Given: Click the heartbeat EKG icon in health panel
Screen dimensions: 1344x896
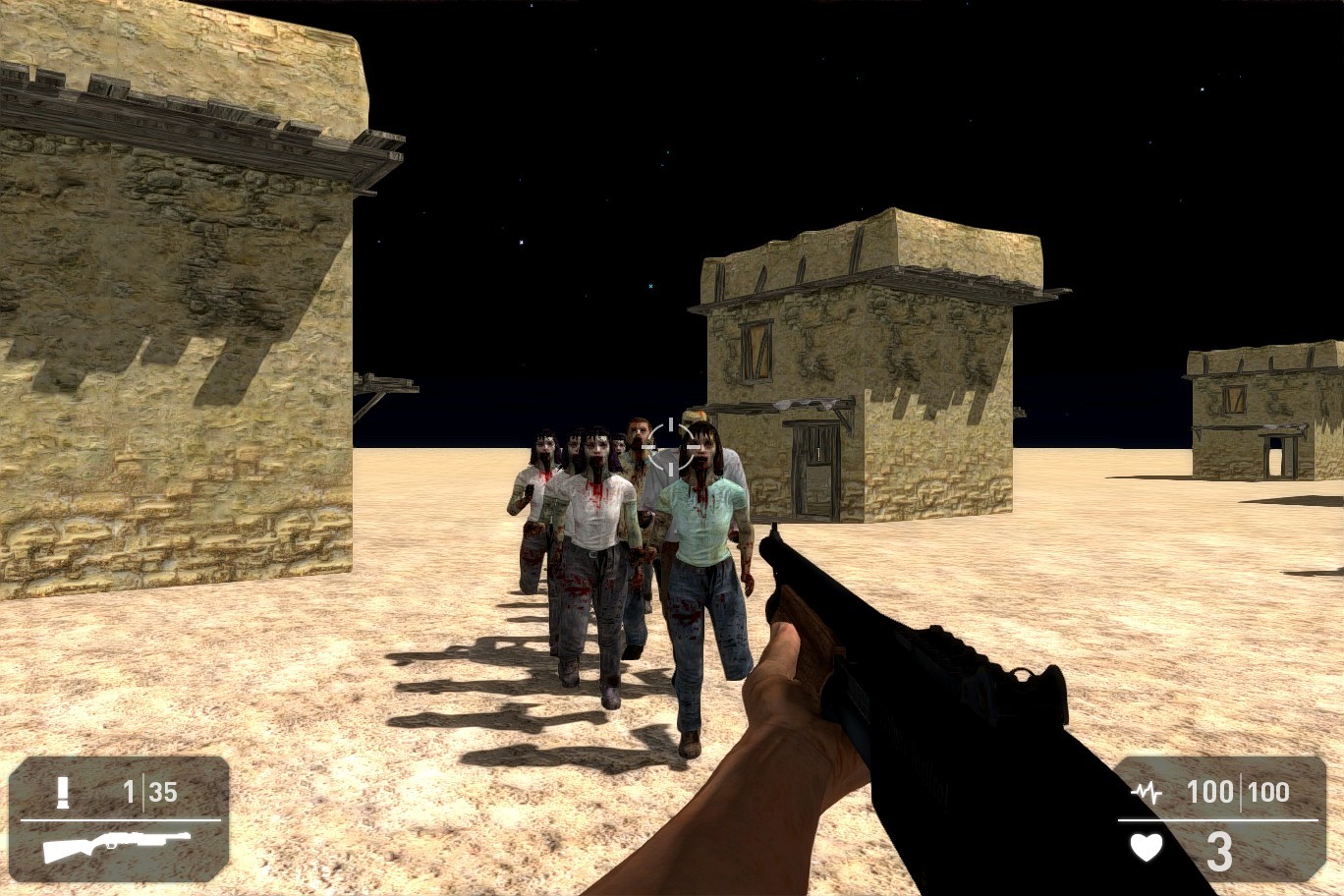Looking at the screenshot, I should (1146, 791).
